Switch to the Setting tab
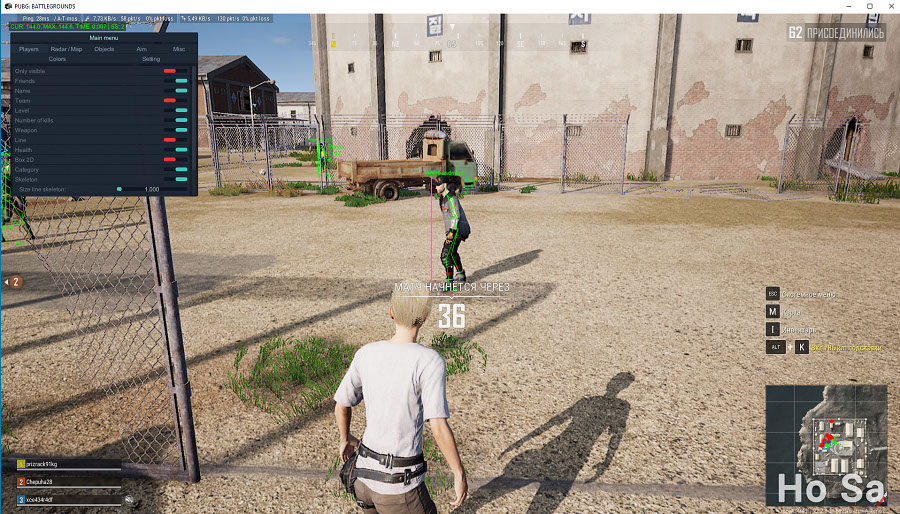This screenshot has width=900, height=514. coord(151,59)
